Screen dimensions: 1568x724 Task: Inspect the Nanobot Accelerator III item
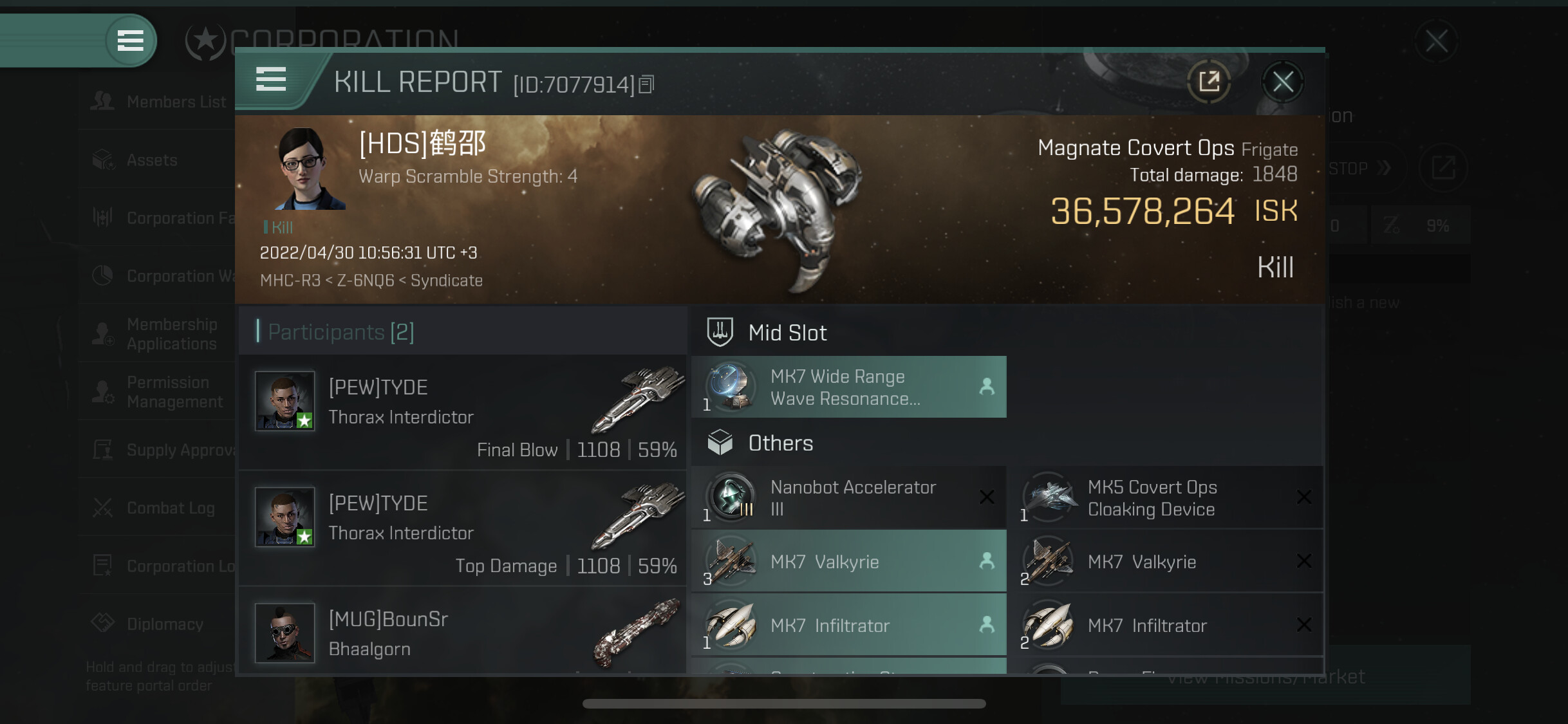pyautogui.click(x=848, y=497)
